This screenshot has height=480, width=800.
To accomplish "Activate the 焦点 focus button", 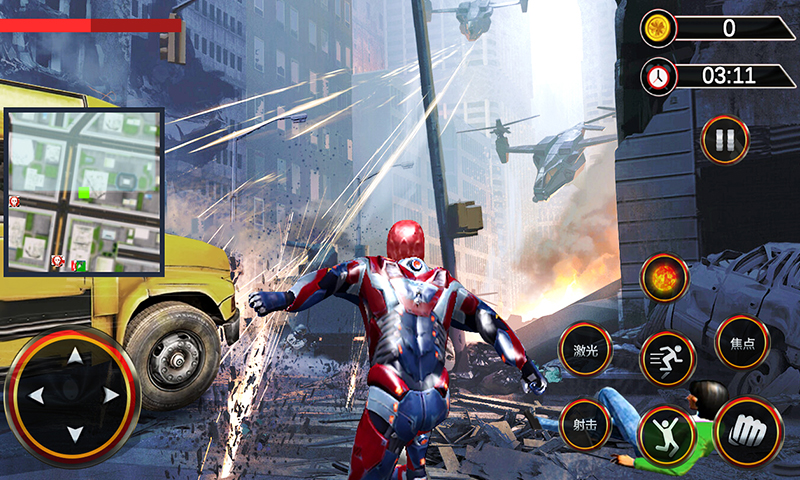I will point(742,343).
